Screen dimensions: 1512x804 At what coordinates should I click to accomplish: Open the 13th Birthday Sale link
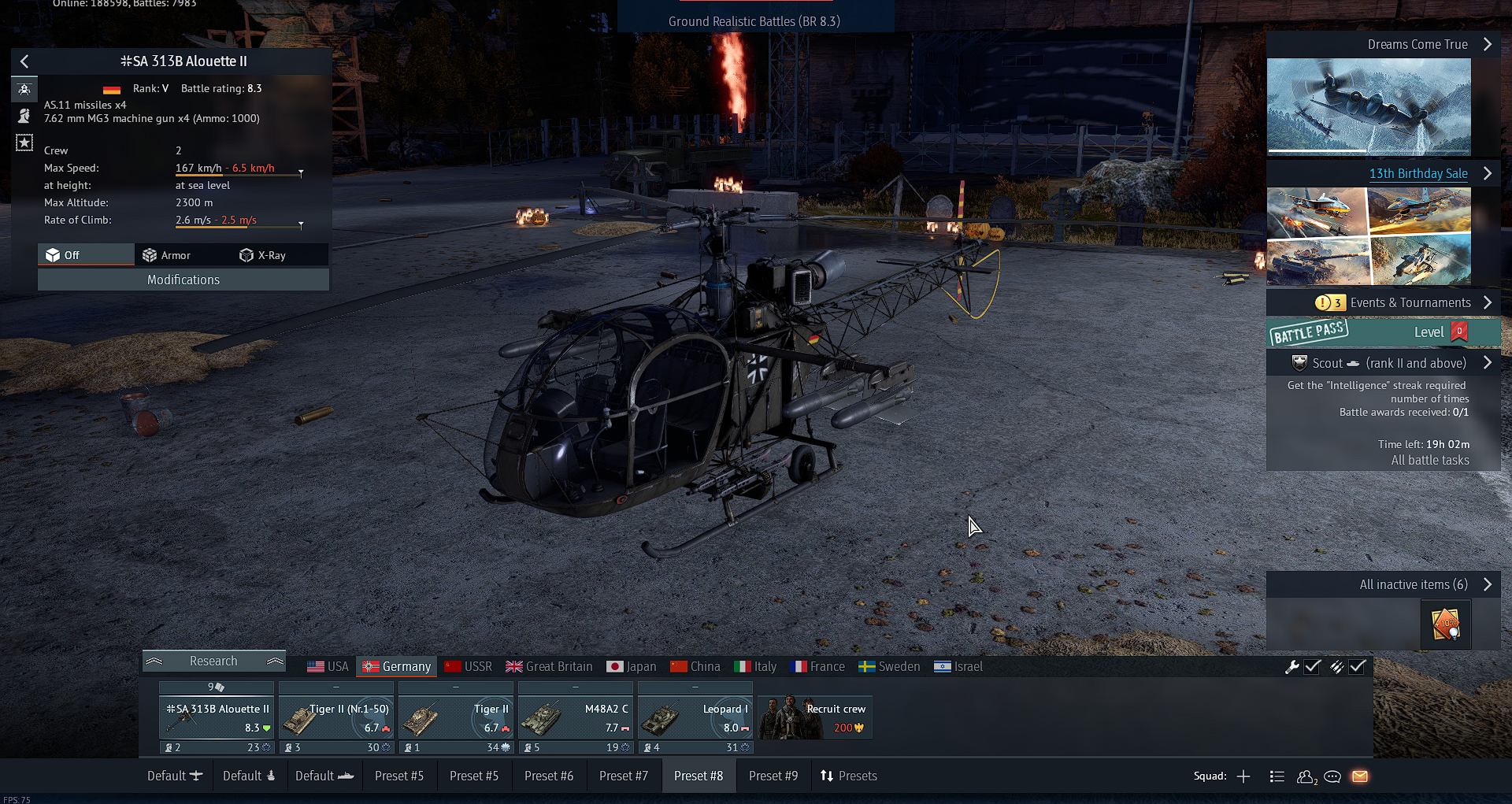pyautogui.click(x=1417, y=173)
